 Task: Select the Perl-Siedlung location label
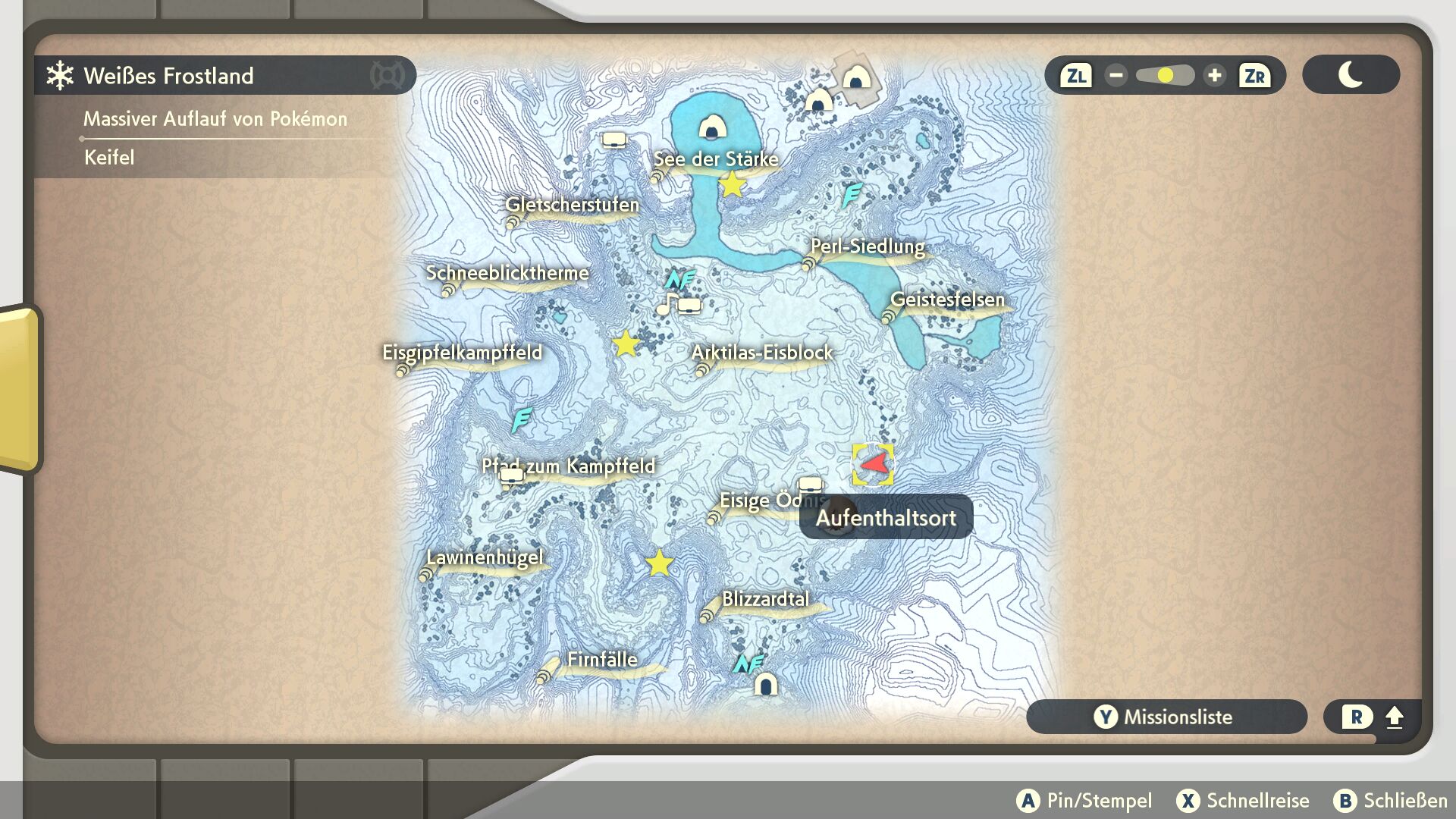tap(868, 246)
